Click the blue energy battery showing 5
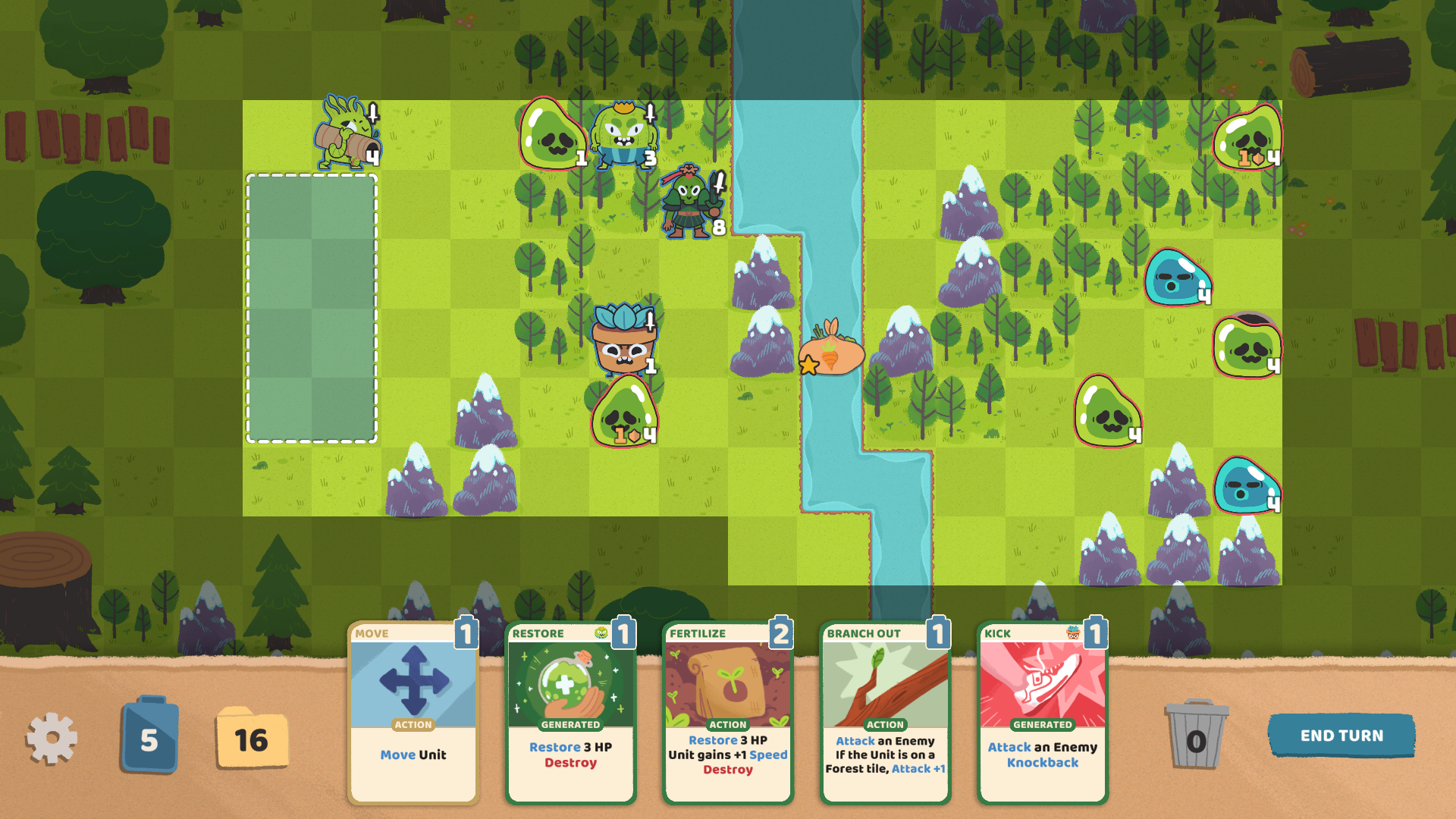The height and width of the screenshot is (819, 1456). 149,734
